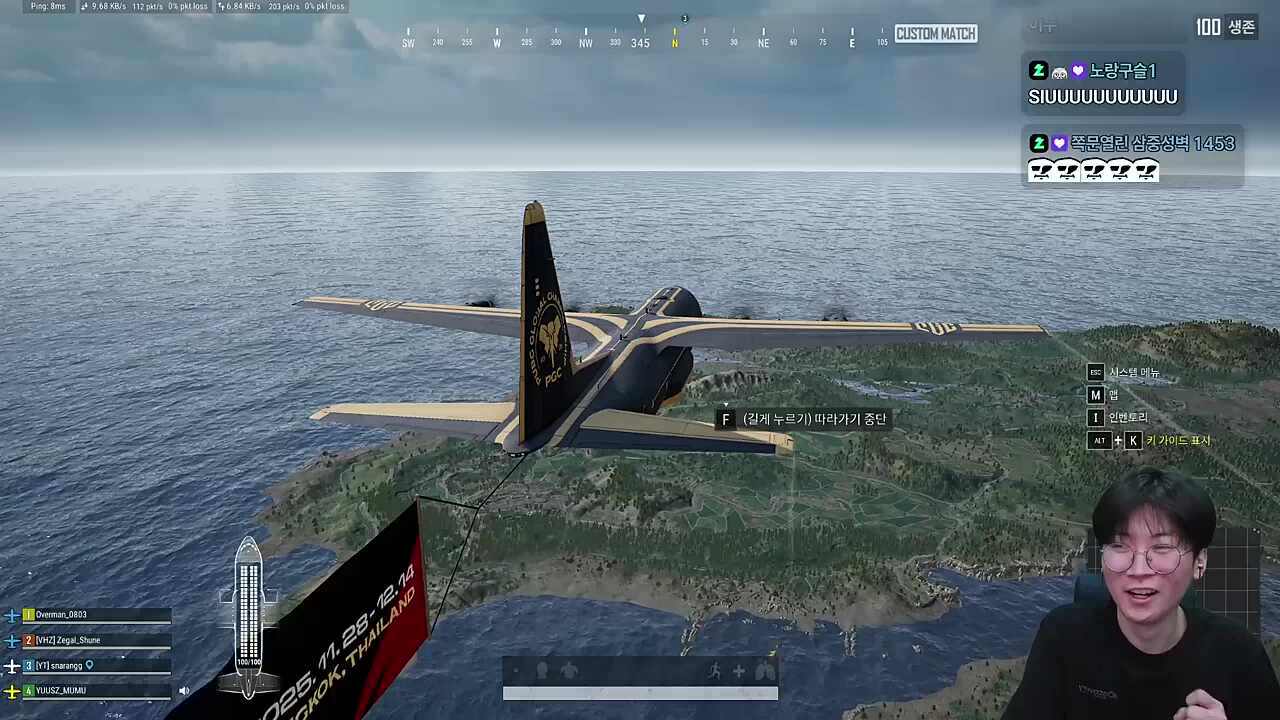Click the M 맵 key guide entry
Viewport: 1280px width, 720px height.
1095,395
